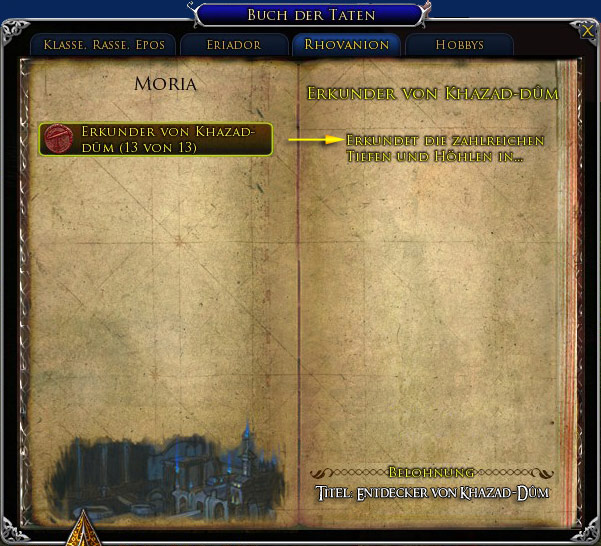
Task: Show the Hobbys tab
Action: point(460,45)
